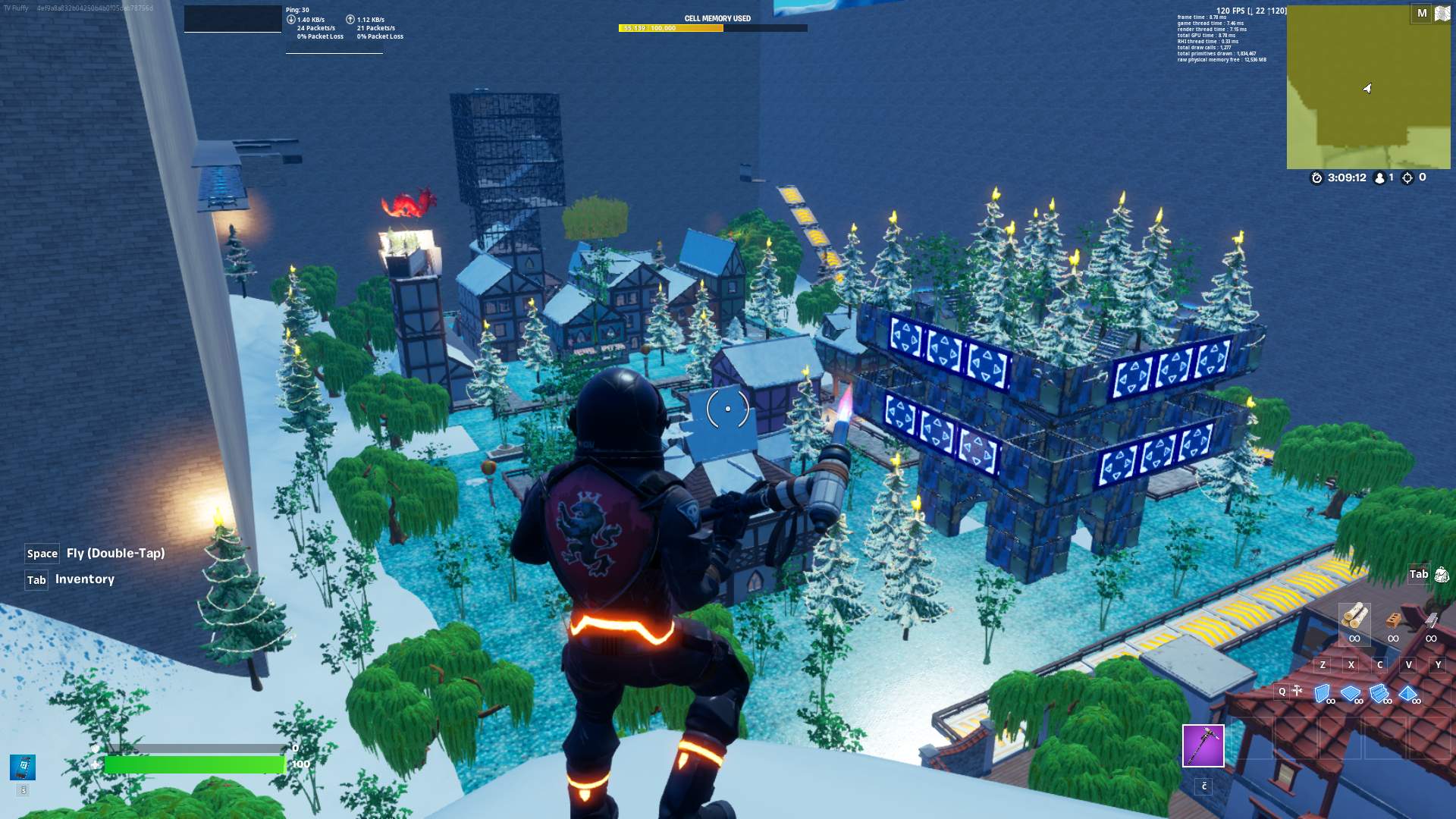The height and width of the screenshot is (819, 1456).
Task: Pick the metal building material
Action: (x=1431, y=620)
